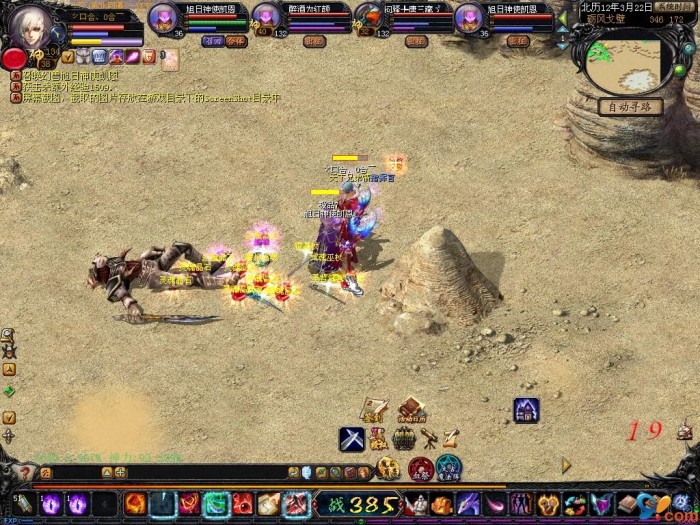Select the first party member portrait
This screenshot has width=700, height=525.
[163, 19]
